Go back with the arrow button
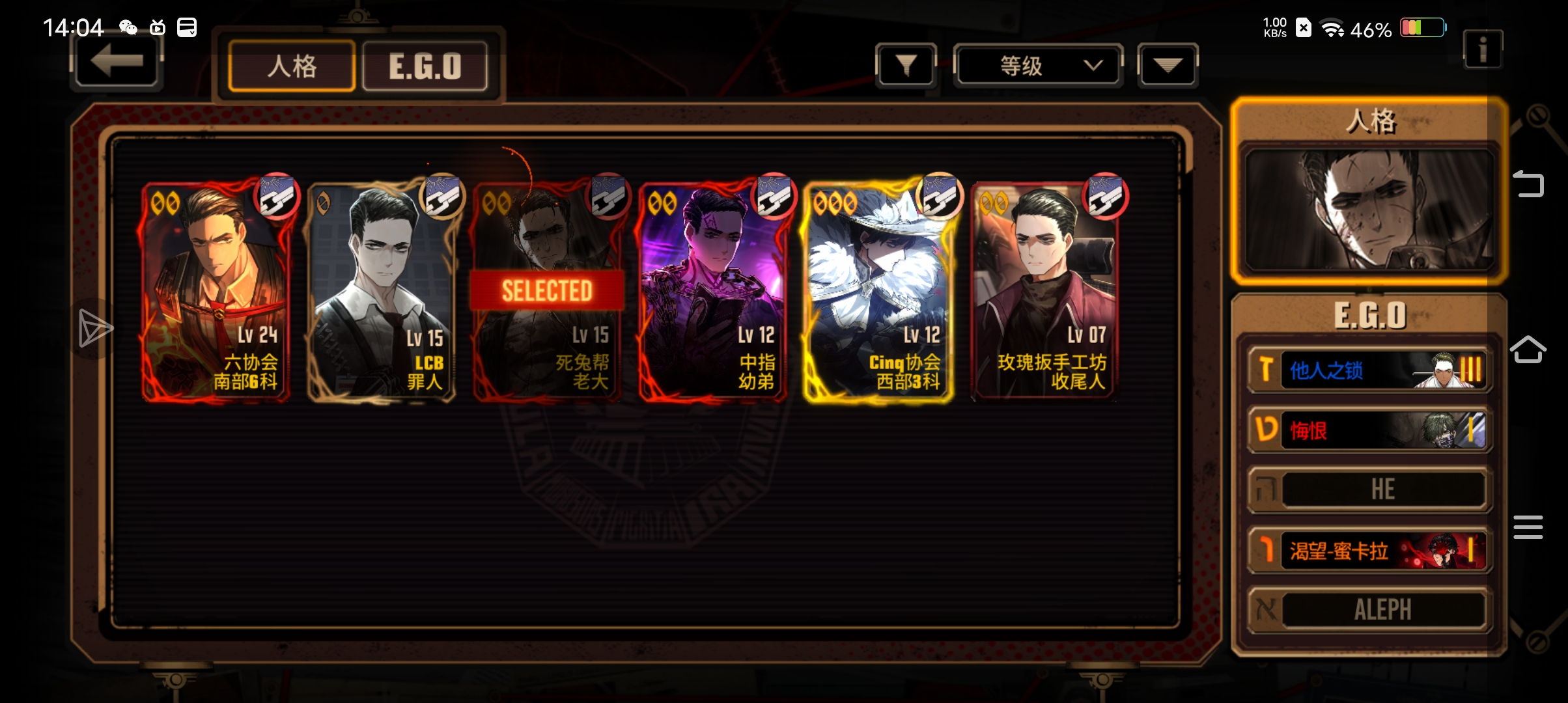Viewport: 1568px width, 703px height. pyautogui.click(x=116, y=62)
